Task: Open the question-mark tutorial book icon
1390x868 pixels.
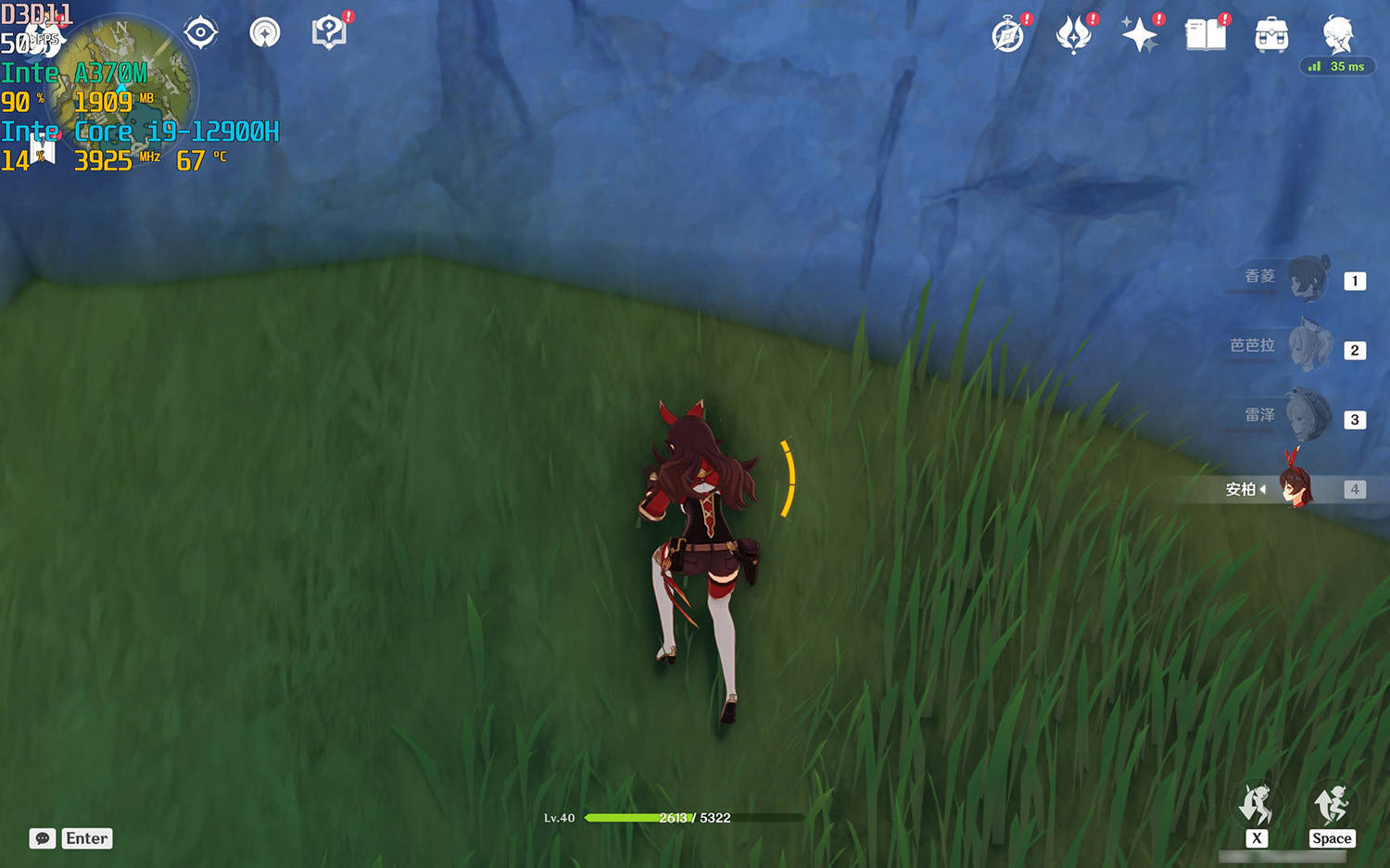Action: [329, 33]
